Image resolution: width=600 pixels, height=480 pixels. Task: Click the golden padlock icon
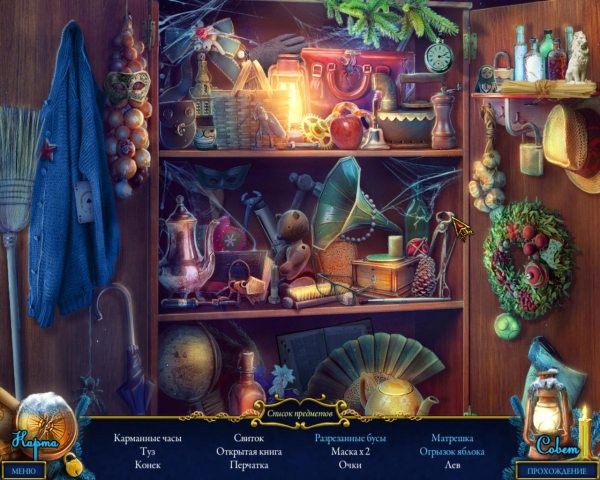coord(71,463)
